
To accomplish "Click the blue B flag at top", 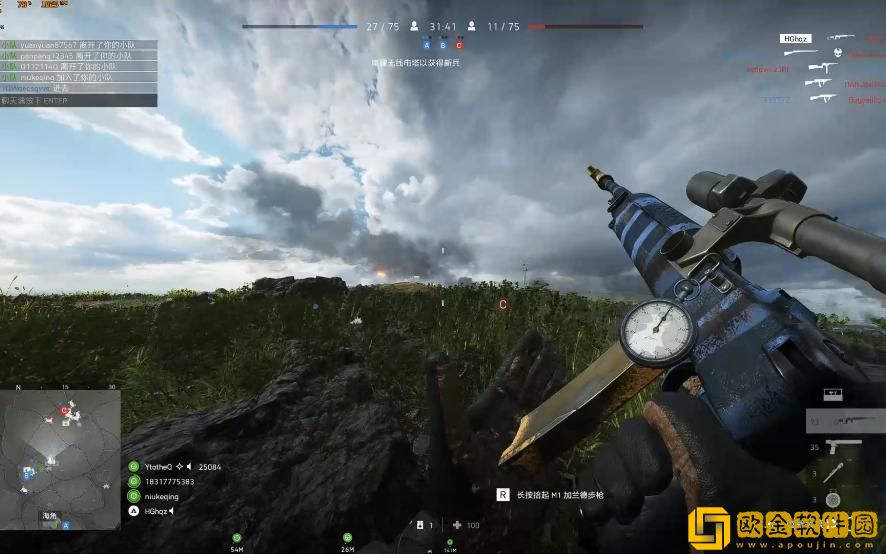I will pos(443,45).
